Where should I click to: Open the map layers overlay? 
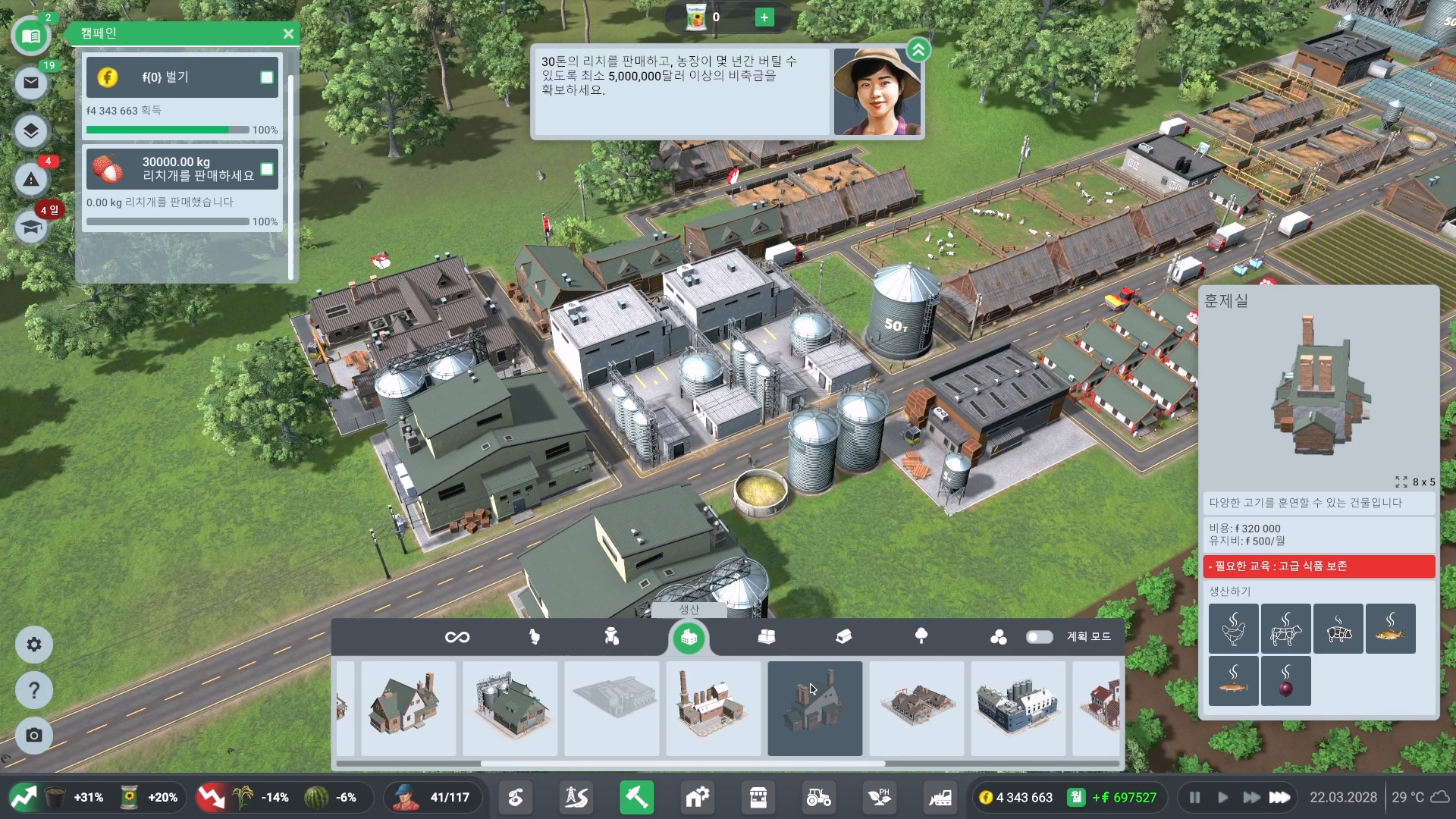[31, 130]
